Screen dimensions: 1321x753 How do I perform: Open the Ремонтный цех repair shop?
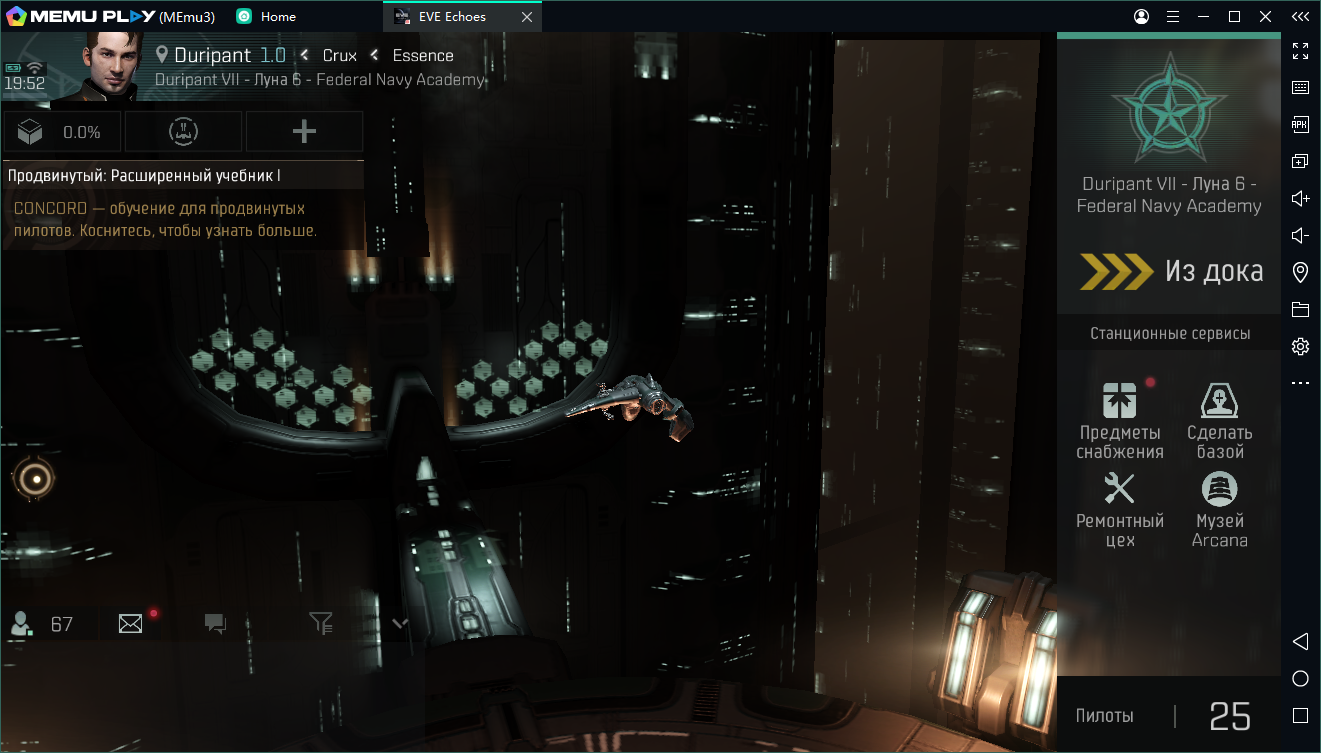coord(1119,508)
